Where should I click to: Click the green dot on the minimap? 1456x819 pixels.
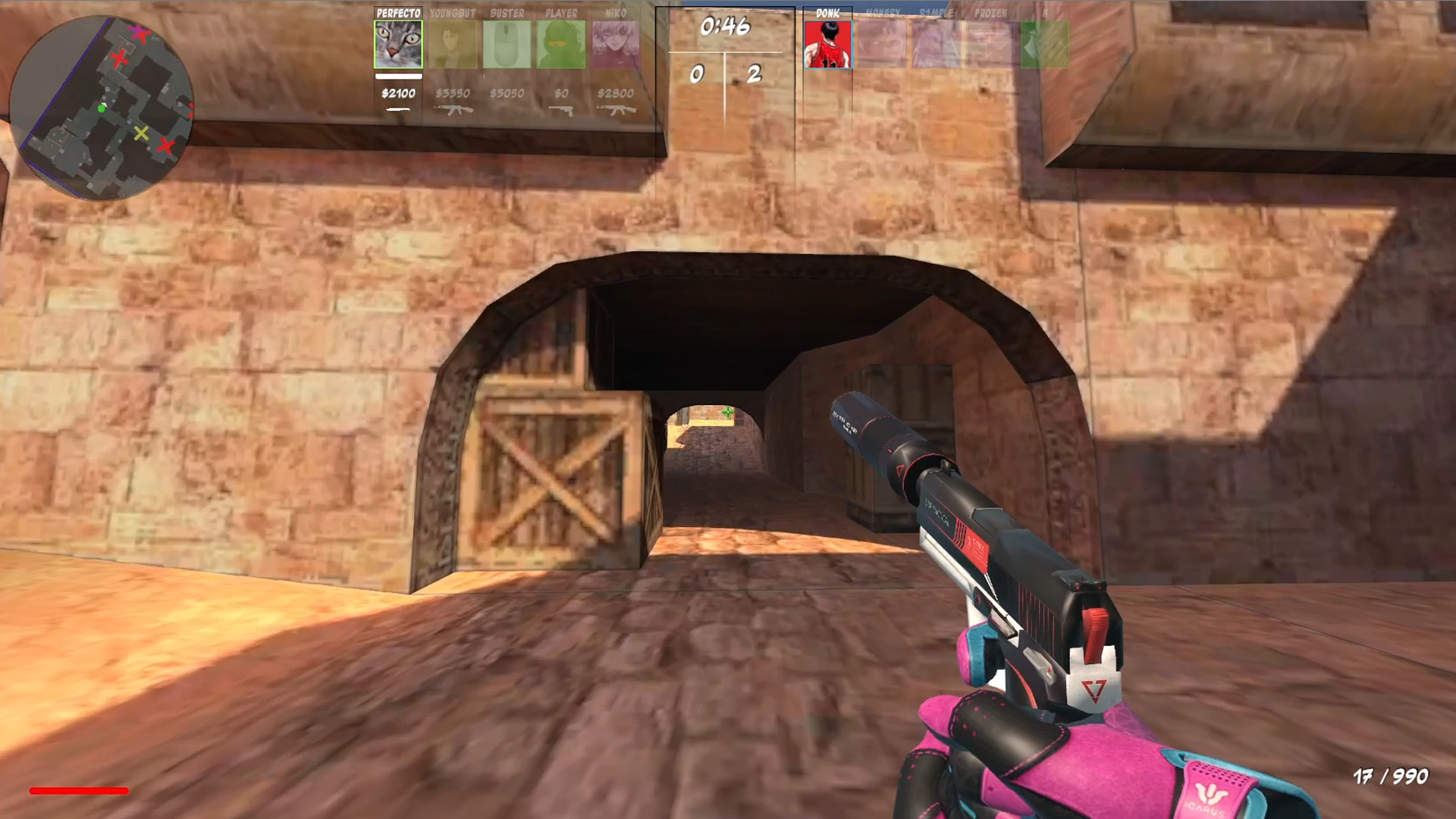pyautogui.click(x=102, y=109)
